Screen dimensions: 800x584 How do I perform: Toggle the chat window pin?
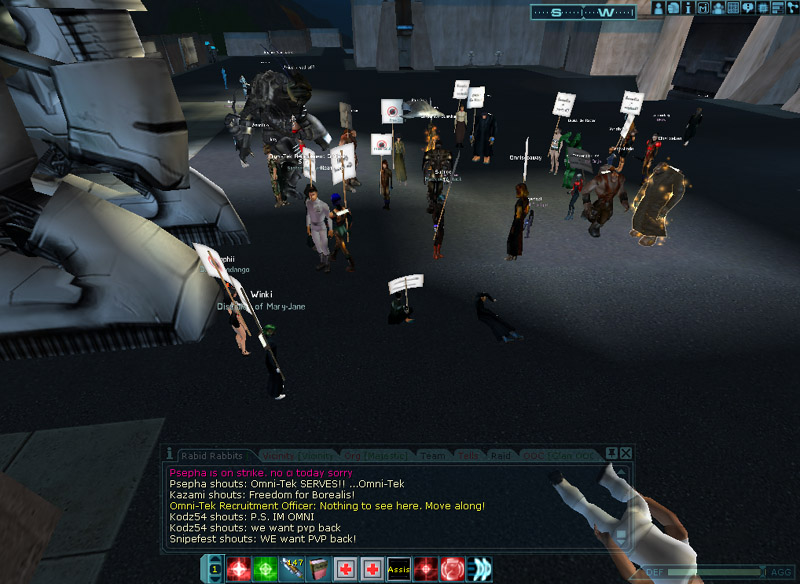(x=612, y=453)
